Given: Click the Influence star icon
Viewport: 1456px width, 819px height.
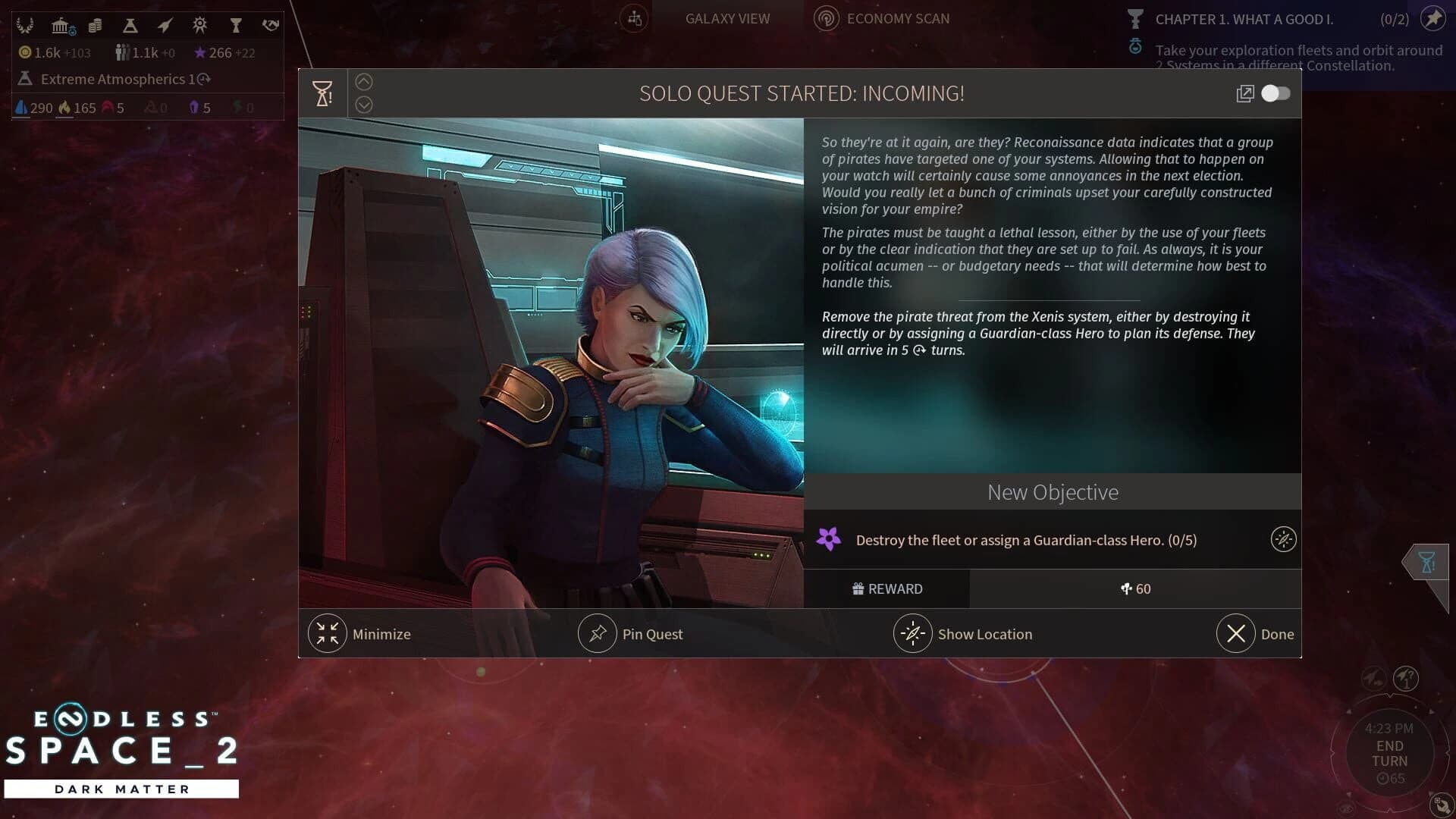Looking at the screenshot, I should click(200, 52).
